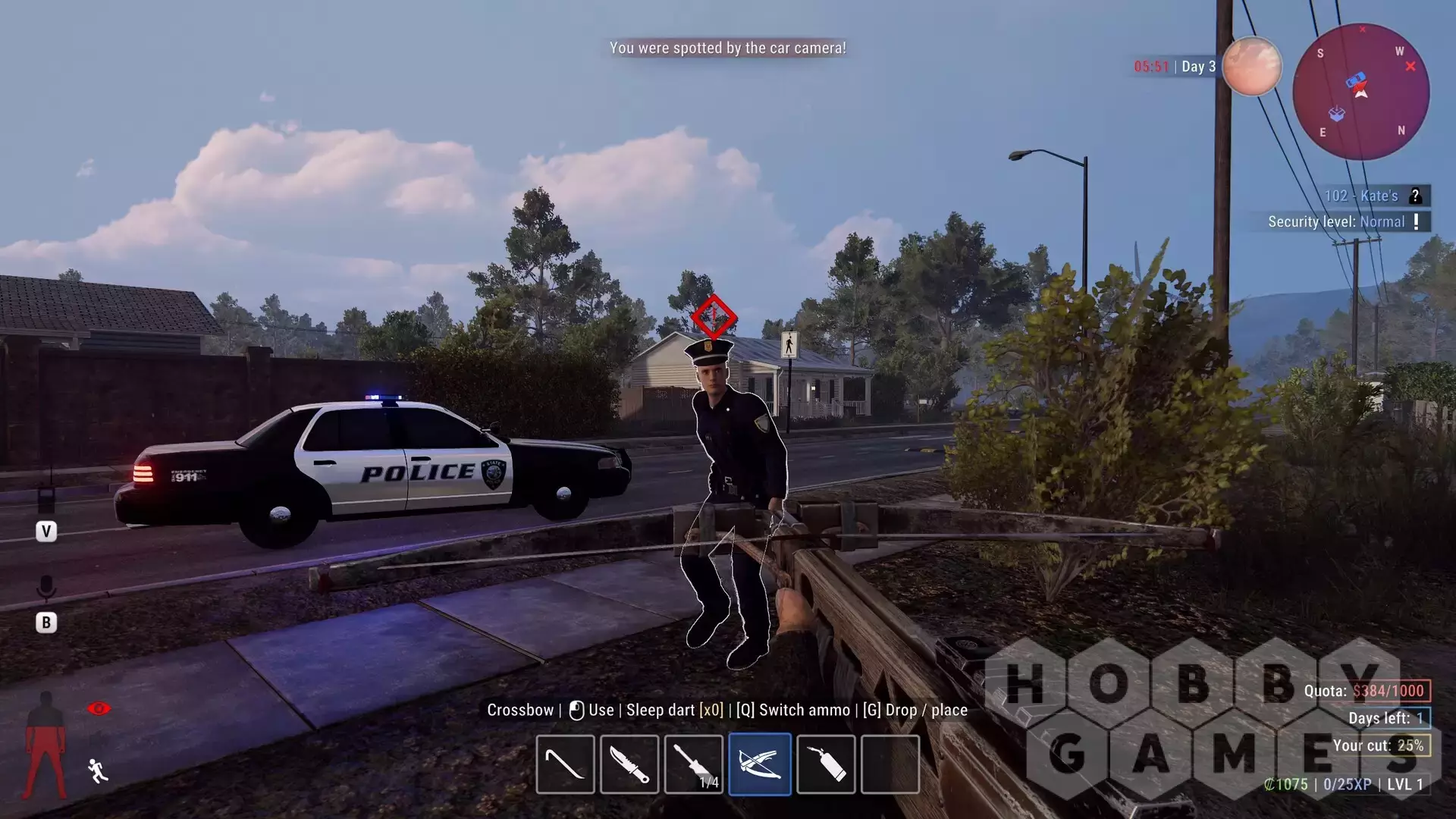The width and height of the screenshot is (1456, 819).
Task: Choose the screwdriver hotbar slot
Action: coord(694,764)
